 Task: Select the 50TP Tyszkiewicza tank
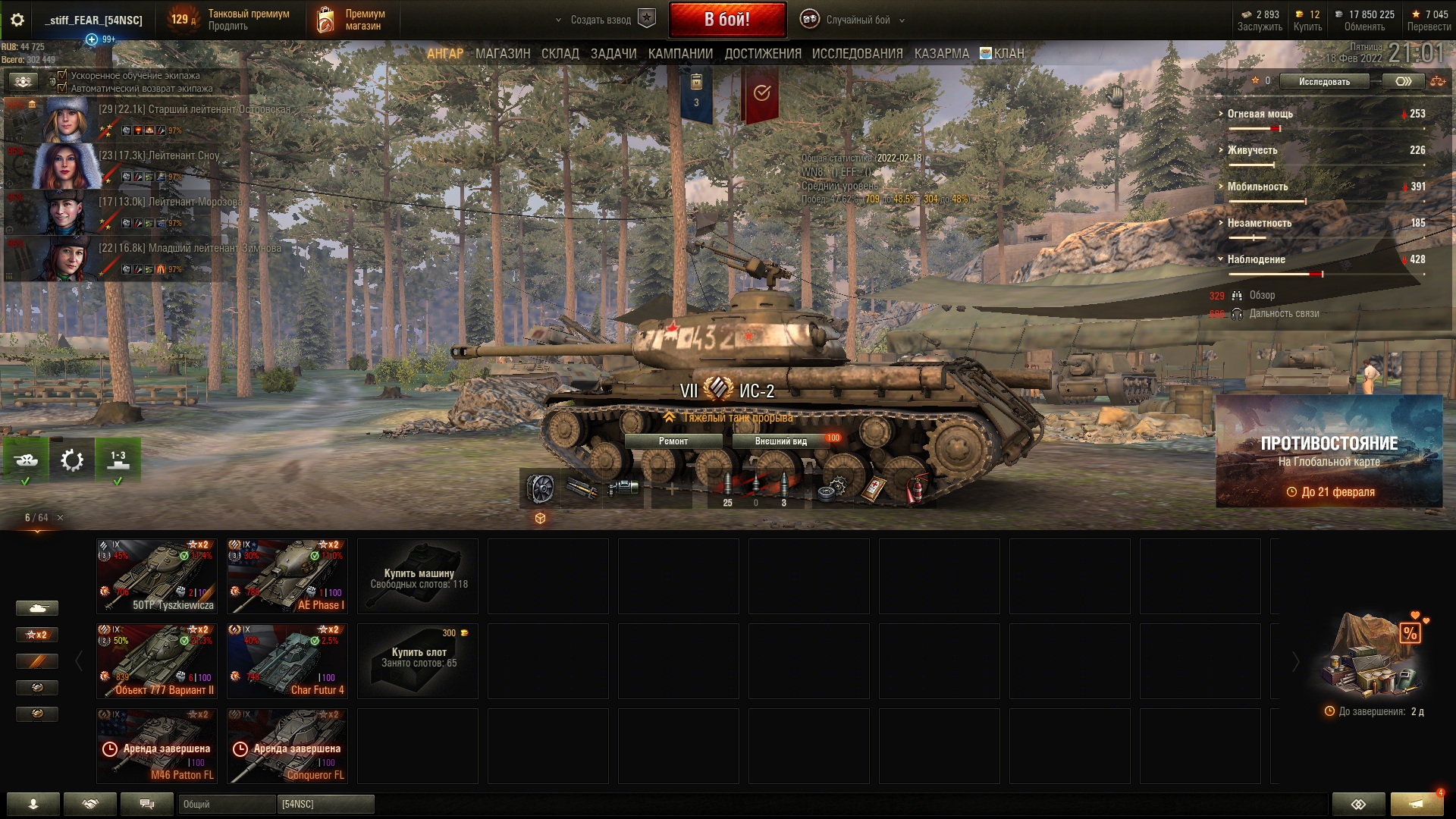click(x=157, y=576)
